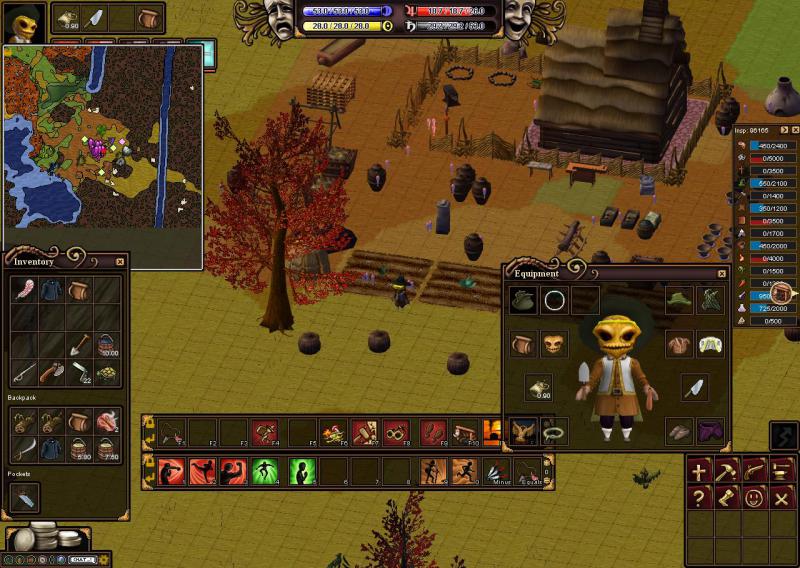Close the Equipment window
The height and width of the screenshot is (568, 800).
click(722, 273)
